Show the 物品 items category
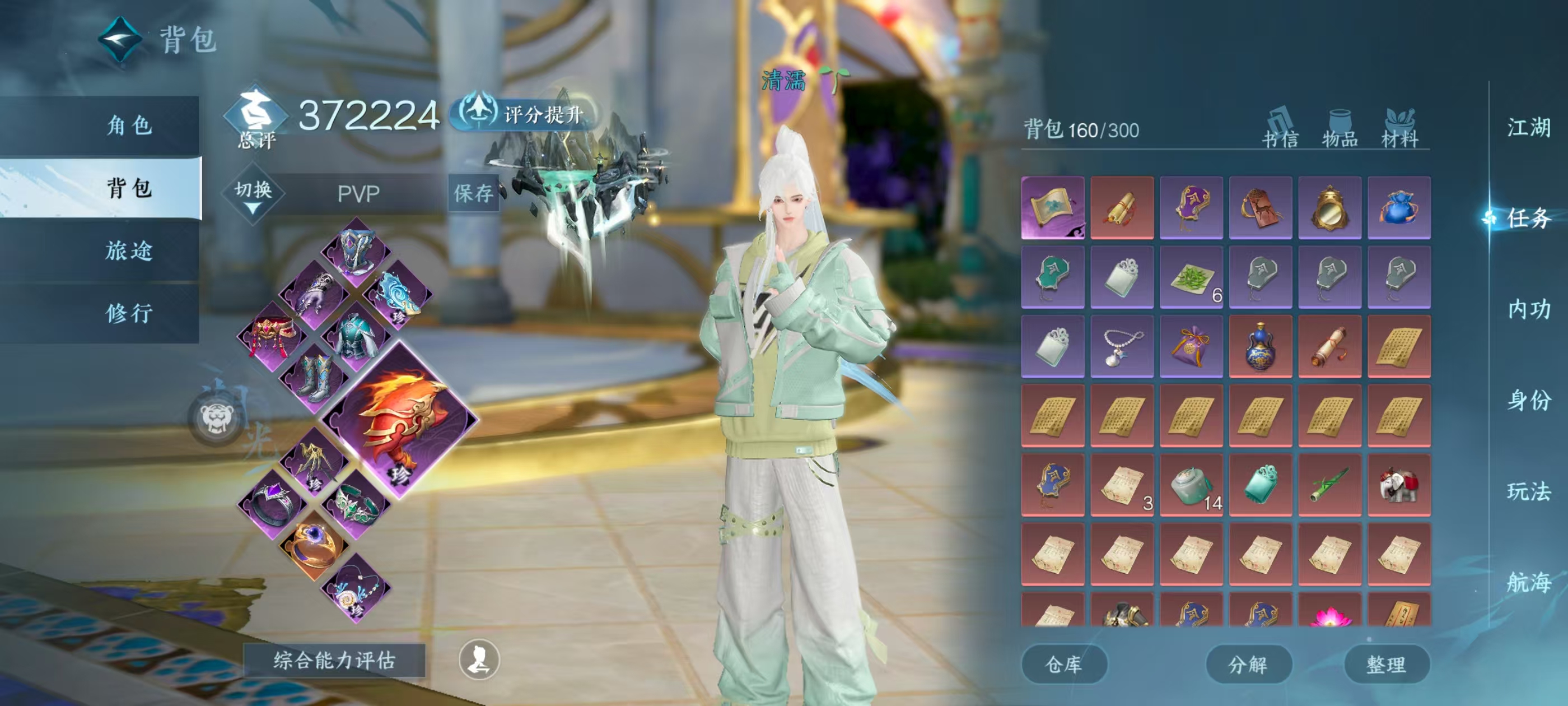Screen dimensions: 1568x706 pos(1340,128)
